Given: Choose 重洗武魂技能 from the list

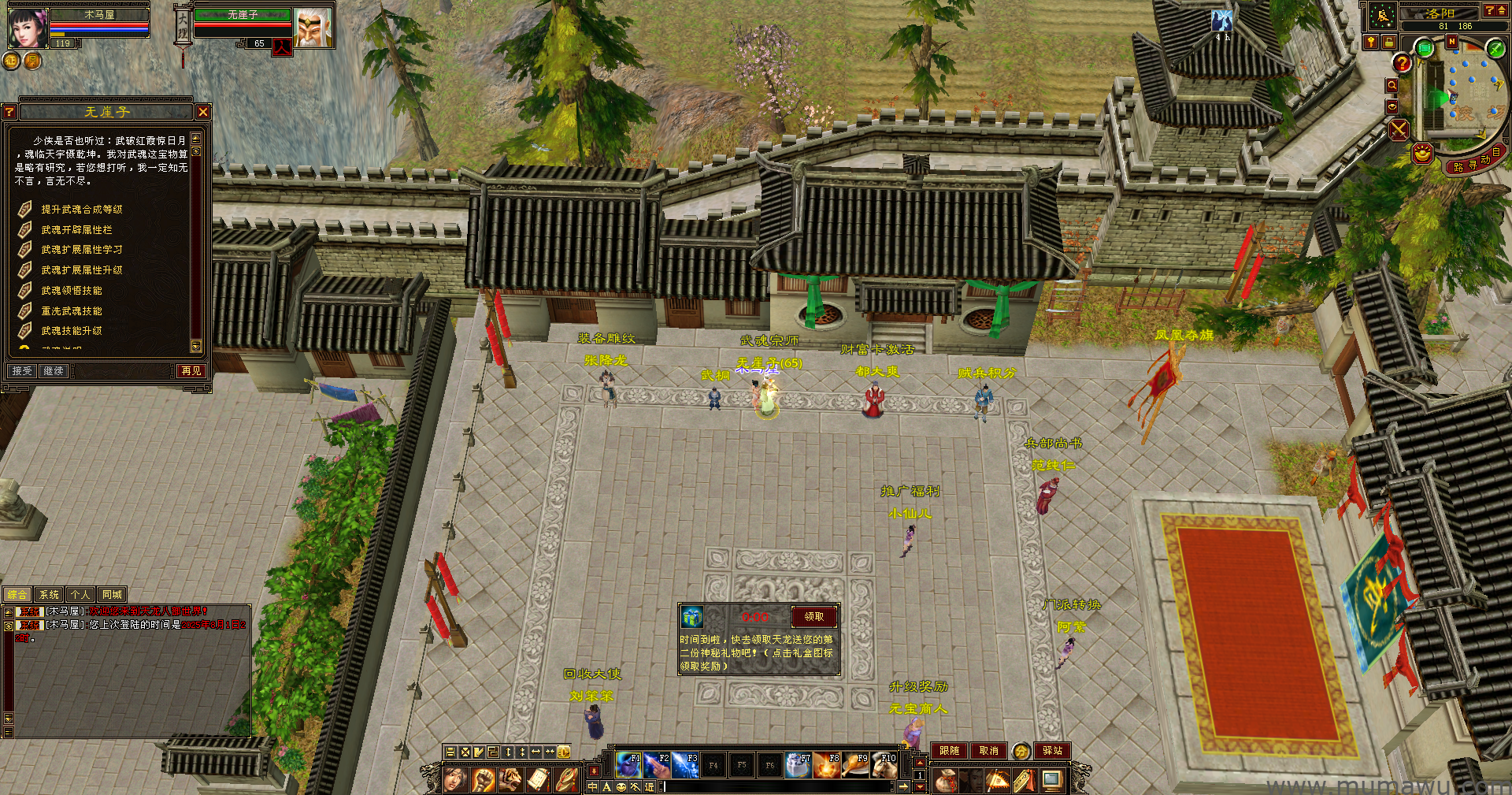Looking at the screenshot, I should point(72,311).
